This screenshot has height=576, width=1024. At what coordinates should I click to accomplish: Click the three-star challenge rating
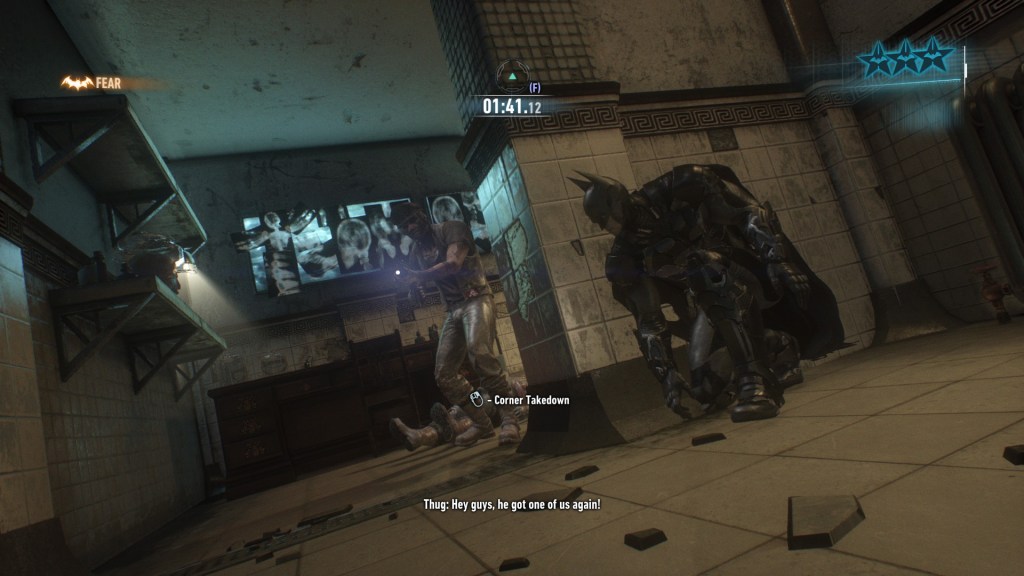pos(906,57)
